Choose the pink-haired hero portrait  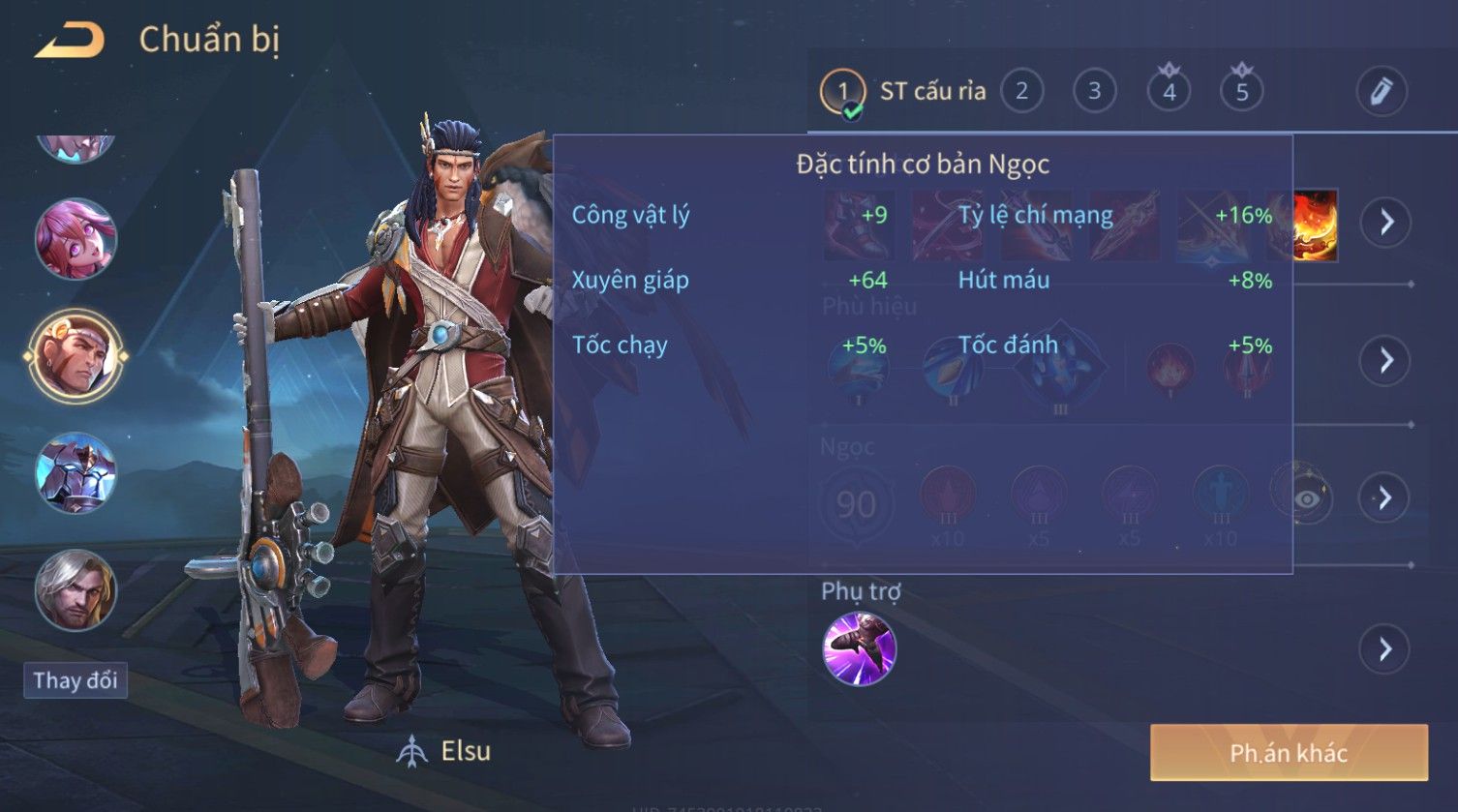click(x=76, y=238)
